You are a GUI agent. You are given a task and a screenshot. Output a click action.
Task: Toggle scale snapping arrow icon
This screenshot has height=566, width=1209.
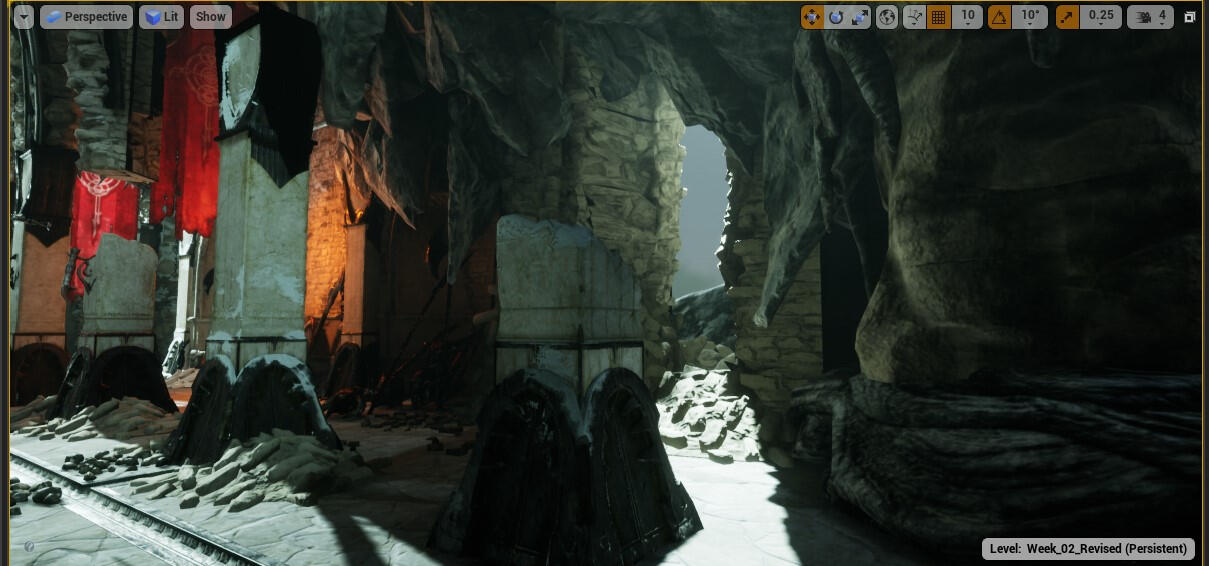click(1068, 17)
